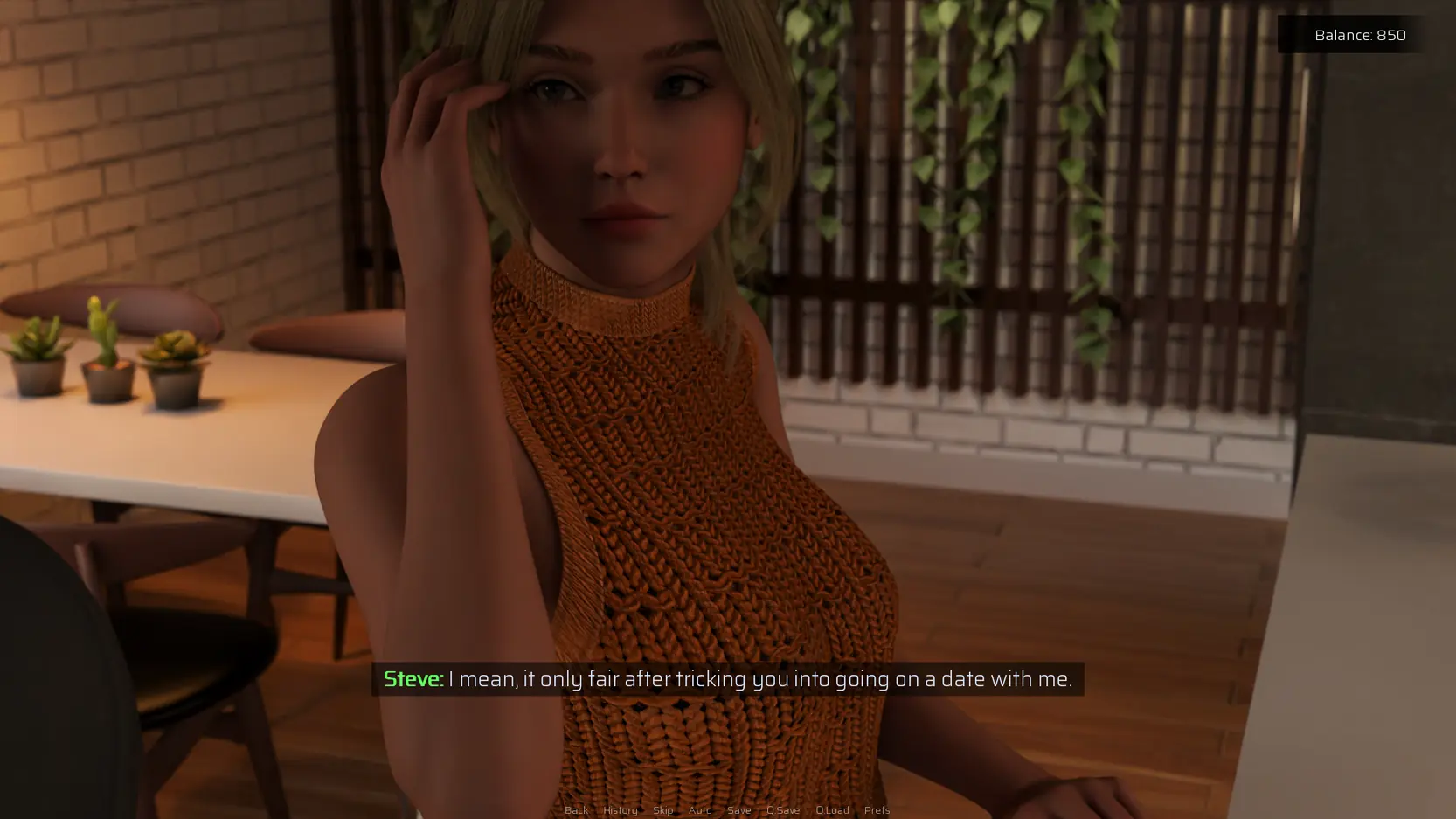The height and width of the screenshot is (819, 1456).
Task: Toggle Skip mode in quick menu
Action: coord(662,810)
